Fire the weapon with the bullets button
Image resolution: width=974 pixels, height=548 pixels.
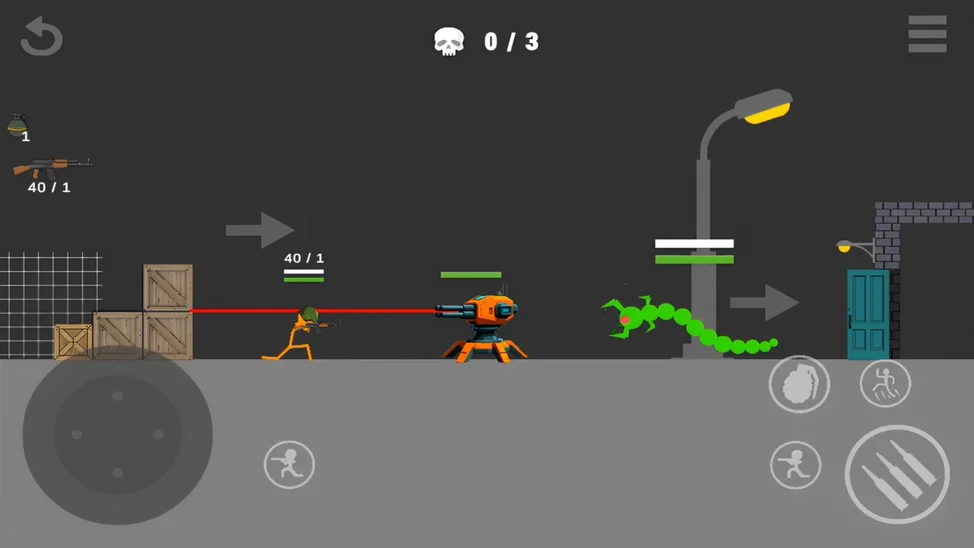(x=897, y=475)
